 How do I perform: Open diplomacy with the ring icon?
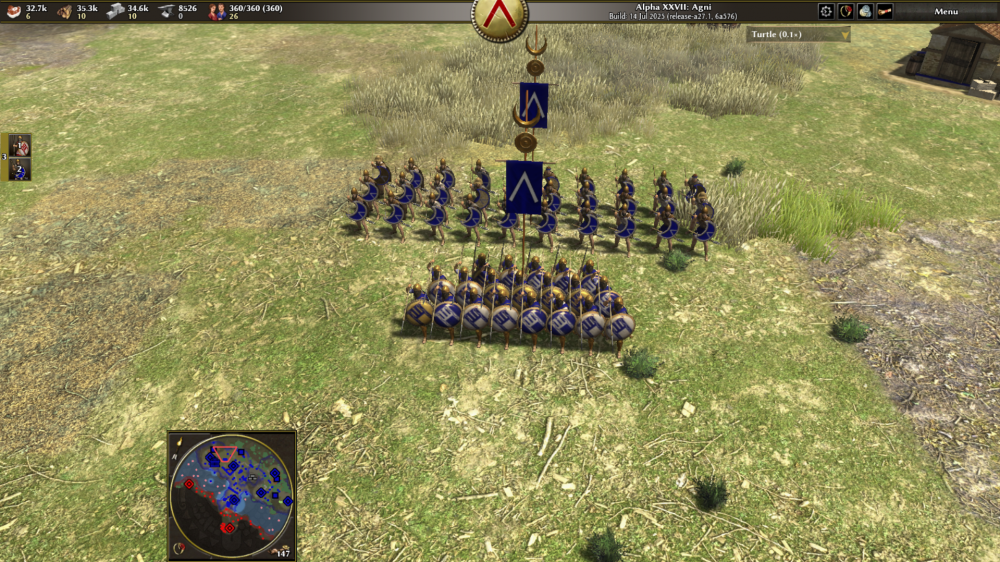846,11
